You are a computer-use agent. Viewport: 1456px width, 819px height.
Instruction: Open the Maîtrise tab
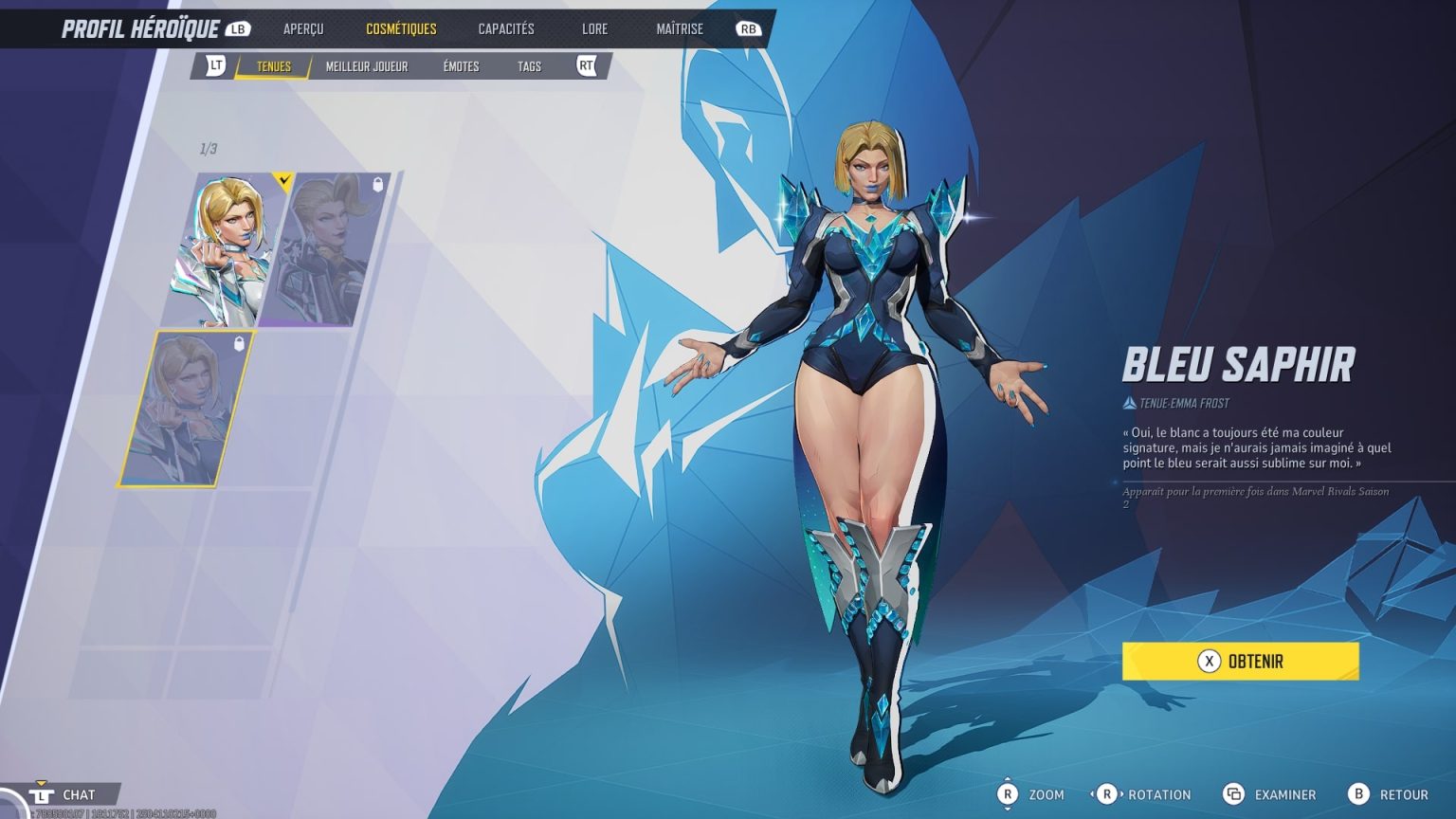679,27
